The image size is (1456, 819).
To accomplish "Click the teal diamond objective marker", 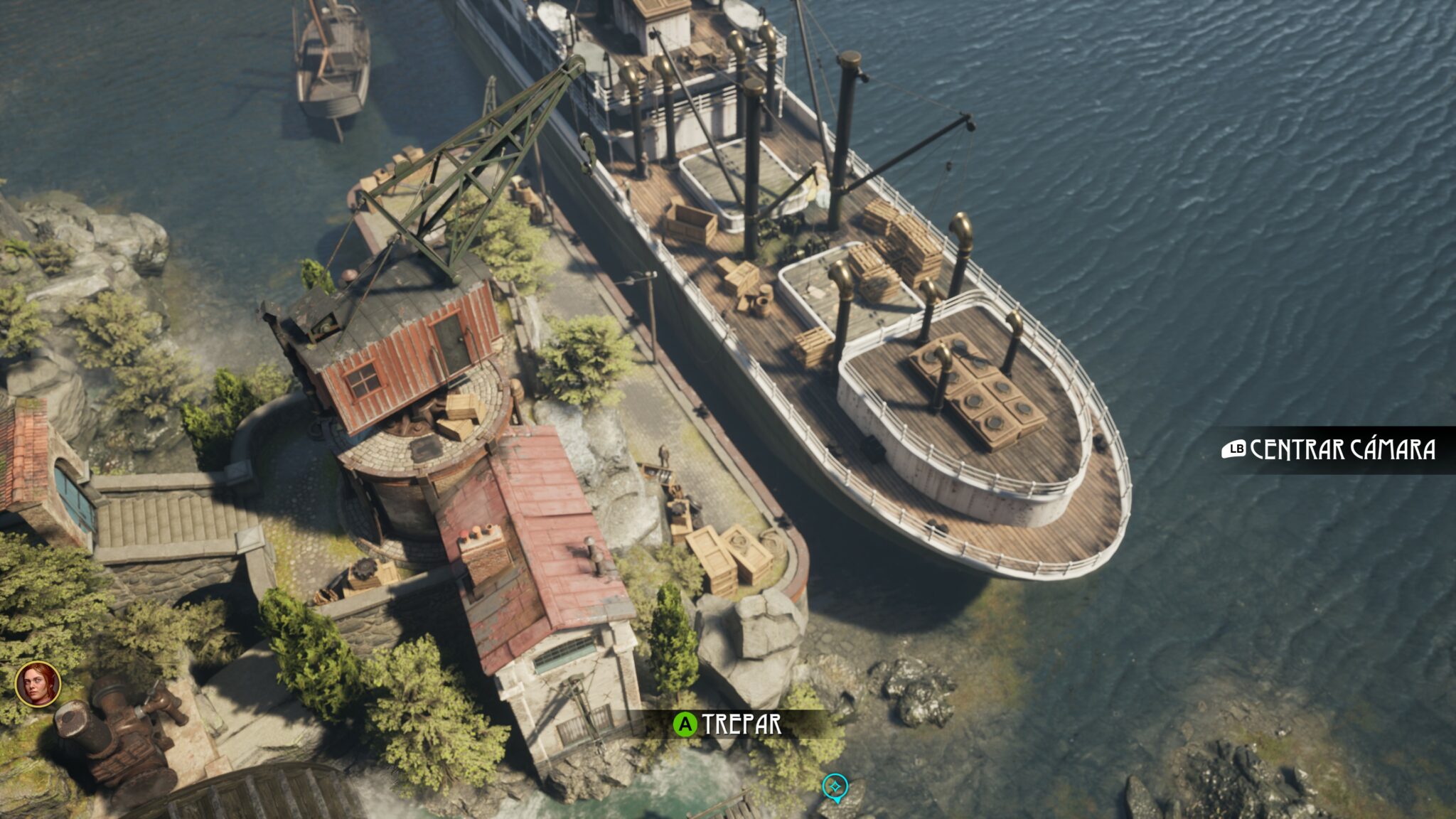I will pos(835,786).
